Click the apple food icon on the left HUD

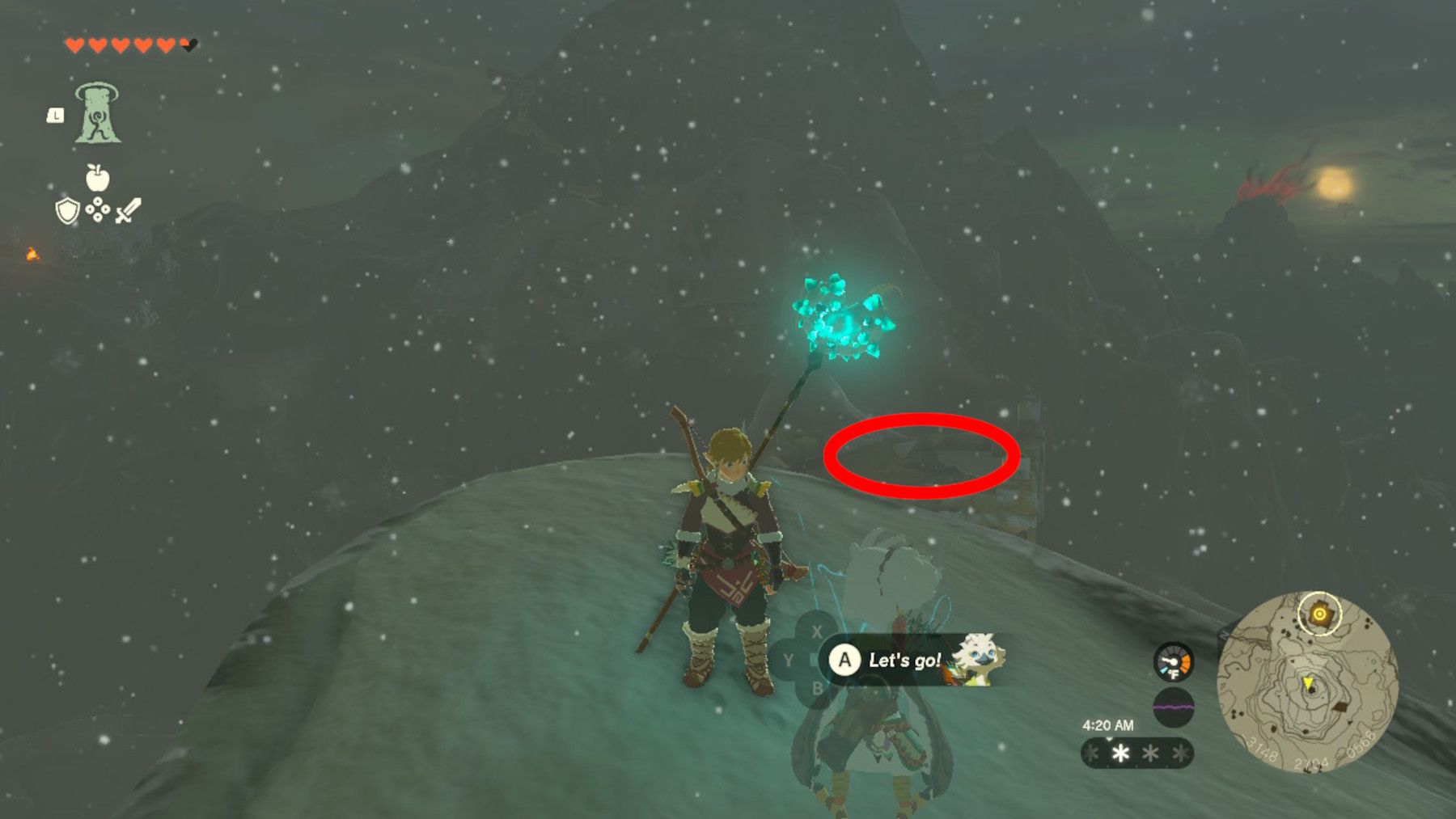pos(96,178)
